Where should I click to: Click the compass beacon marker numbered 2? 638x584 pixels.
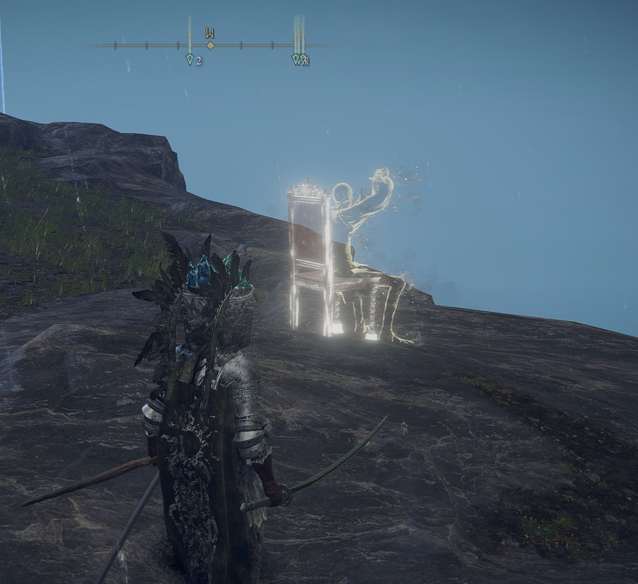pos(193,59)
